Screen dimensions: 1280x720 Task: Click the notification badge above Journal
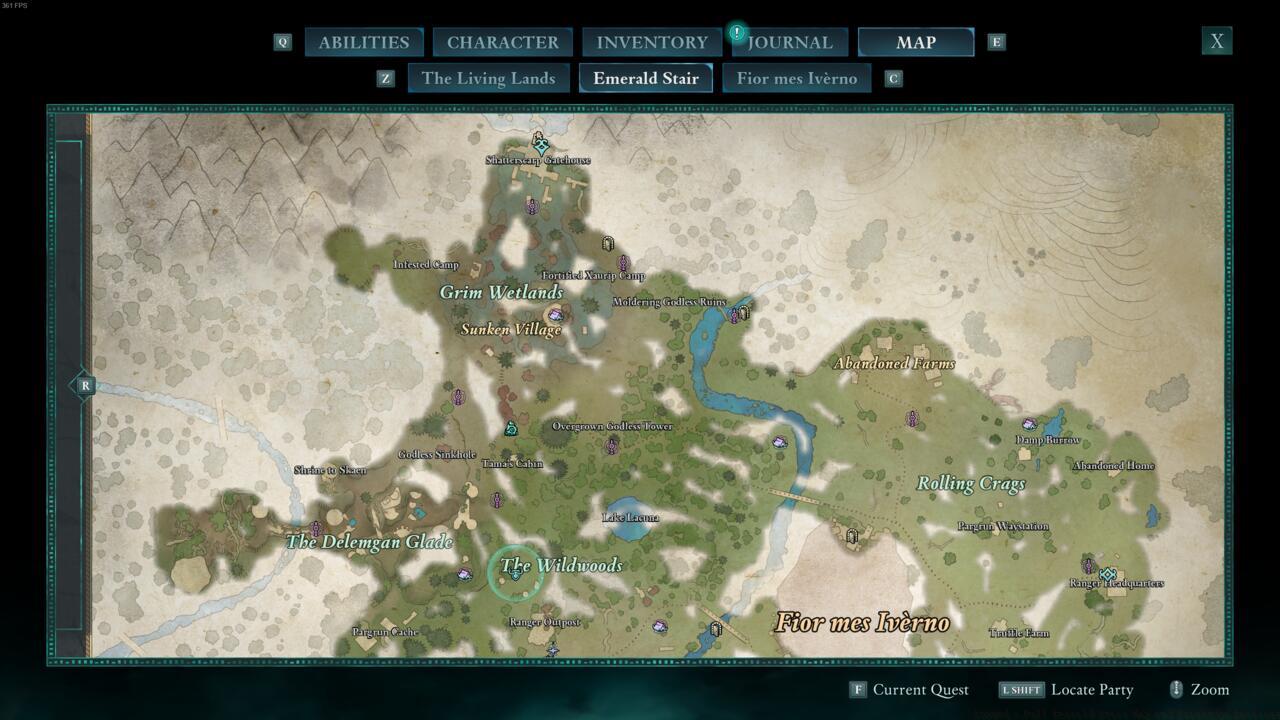click(x=737, y=32)
